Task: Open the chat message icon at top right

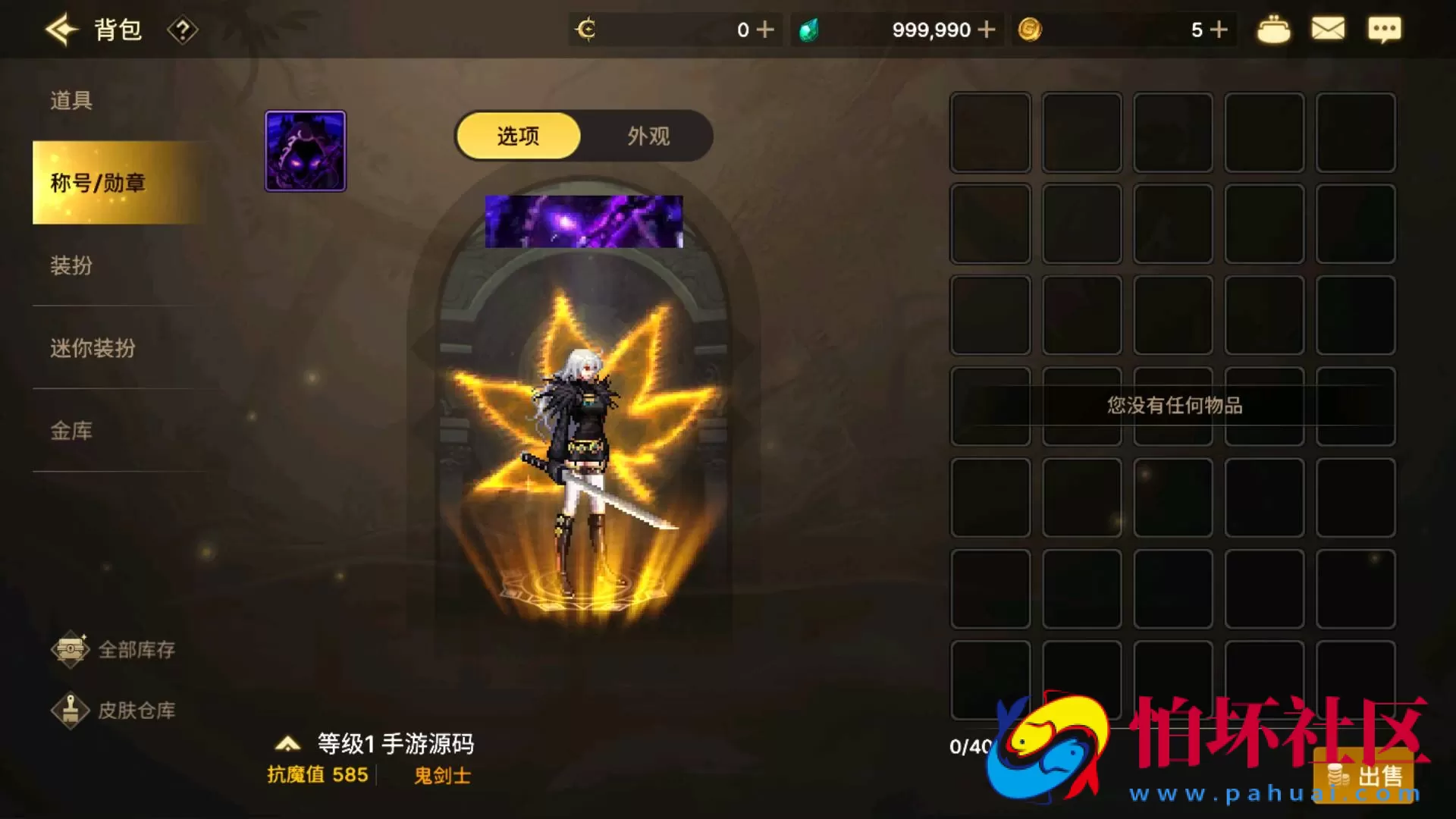Action: tap(1385, 29)
